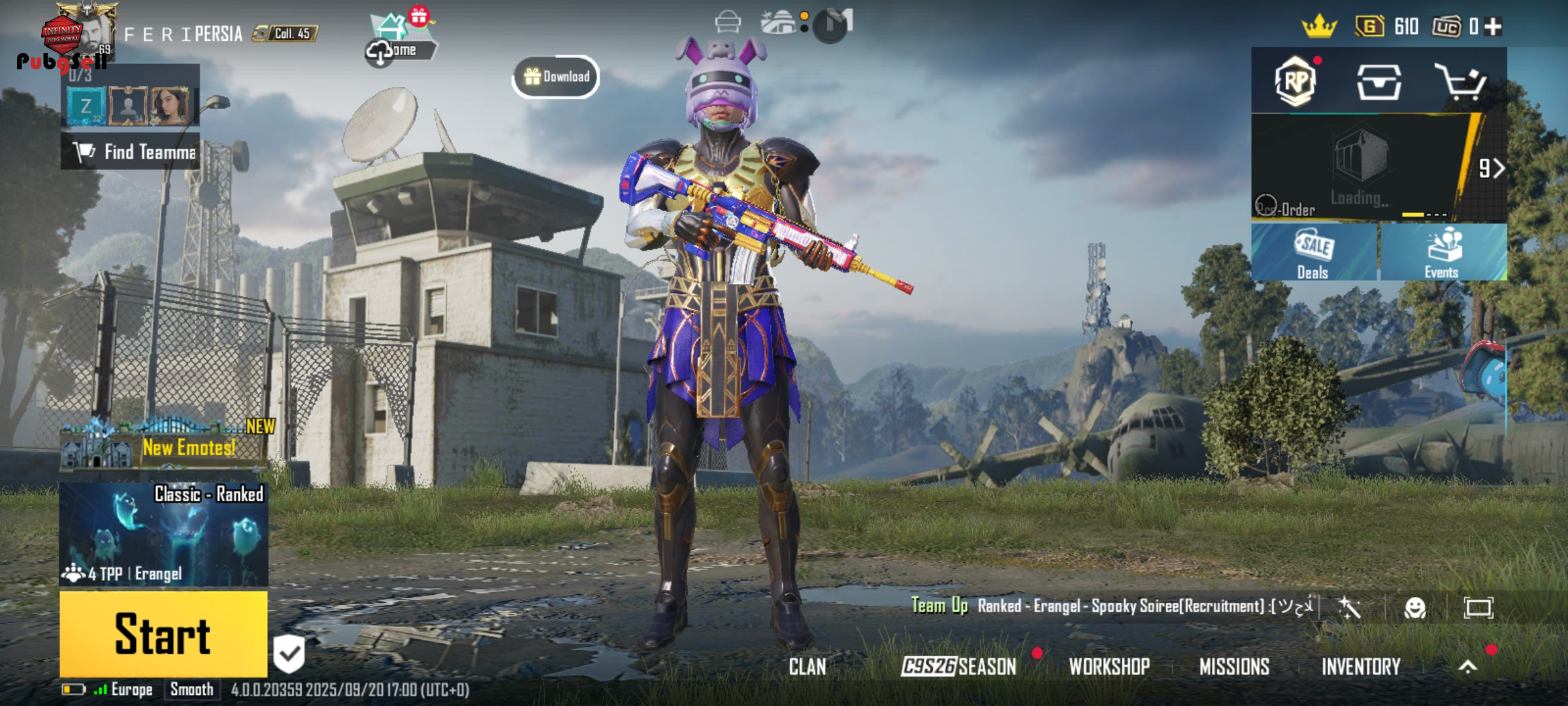Click Find Teammates button
The width and height of the screenshot is (1568, 706).
click(x=131, y=152)
